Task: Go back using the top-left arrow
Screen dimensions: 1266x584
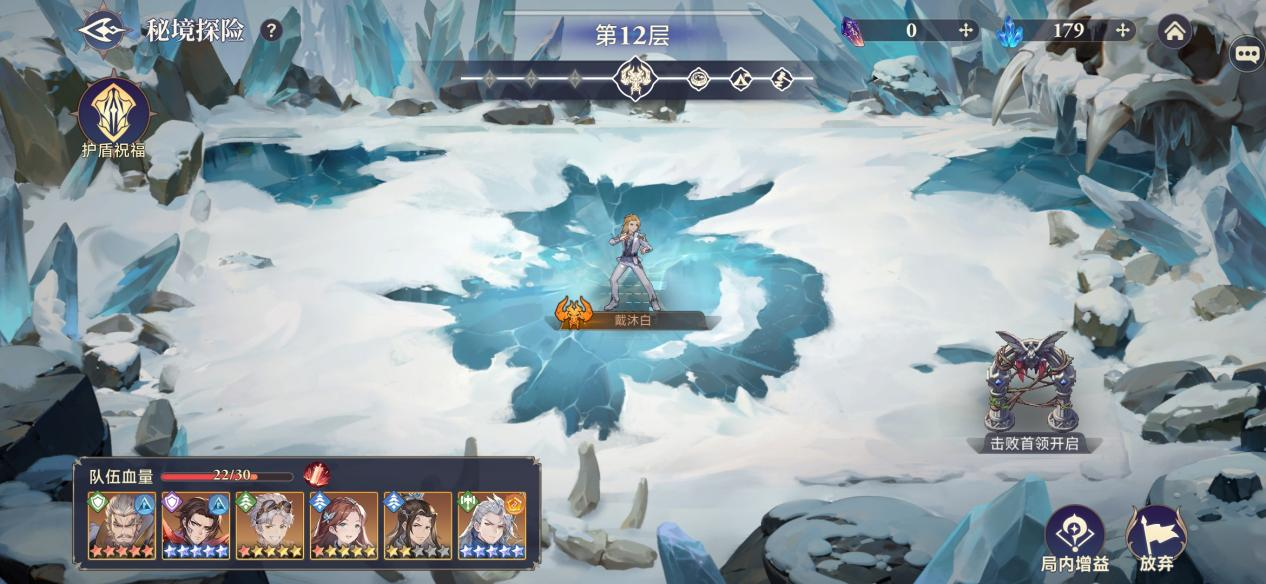Action: [104, 30]
